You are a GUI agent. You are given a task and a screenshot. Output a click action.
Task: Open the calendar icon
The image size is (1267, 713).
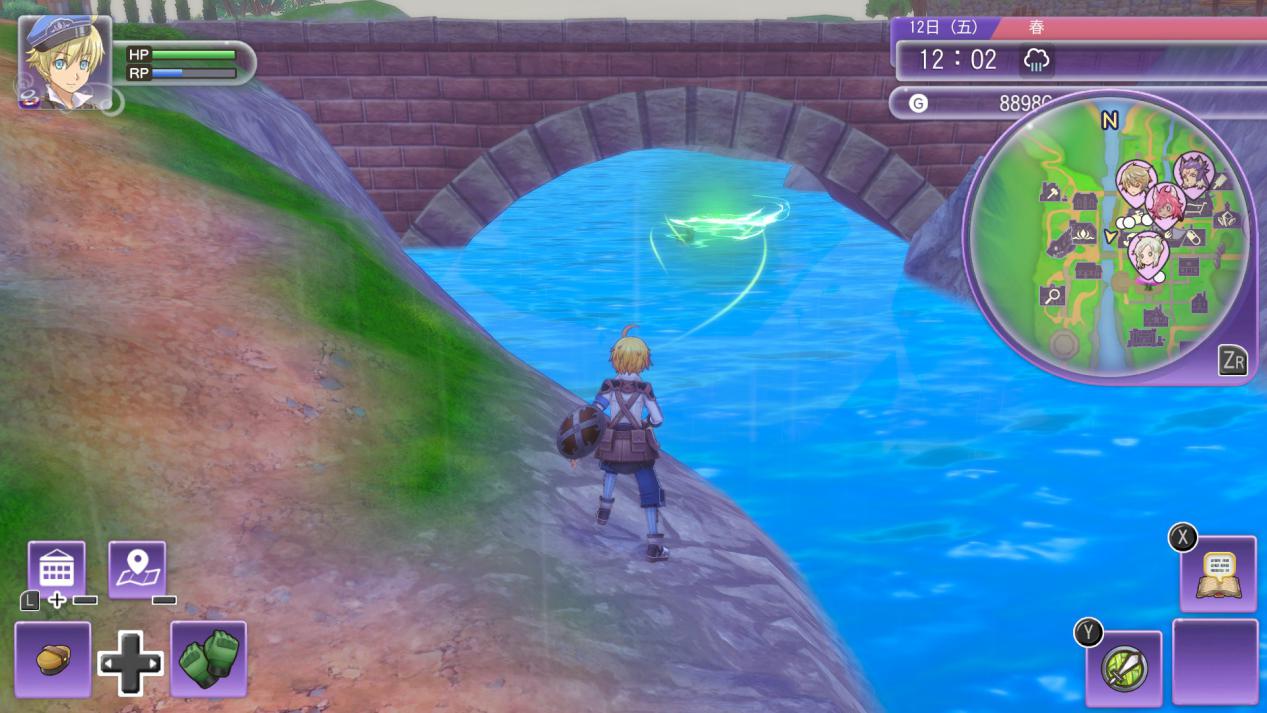(x=56, y=569)
